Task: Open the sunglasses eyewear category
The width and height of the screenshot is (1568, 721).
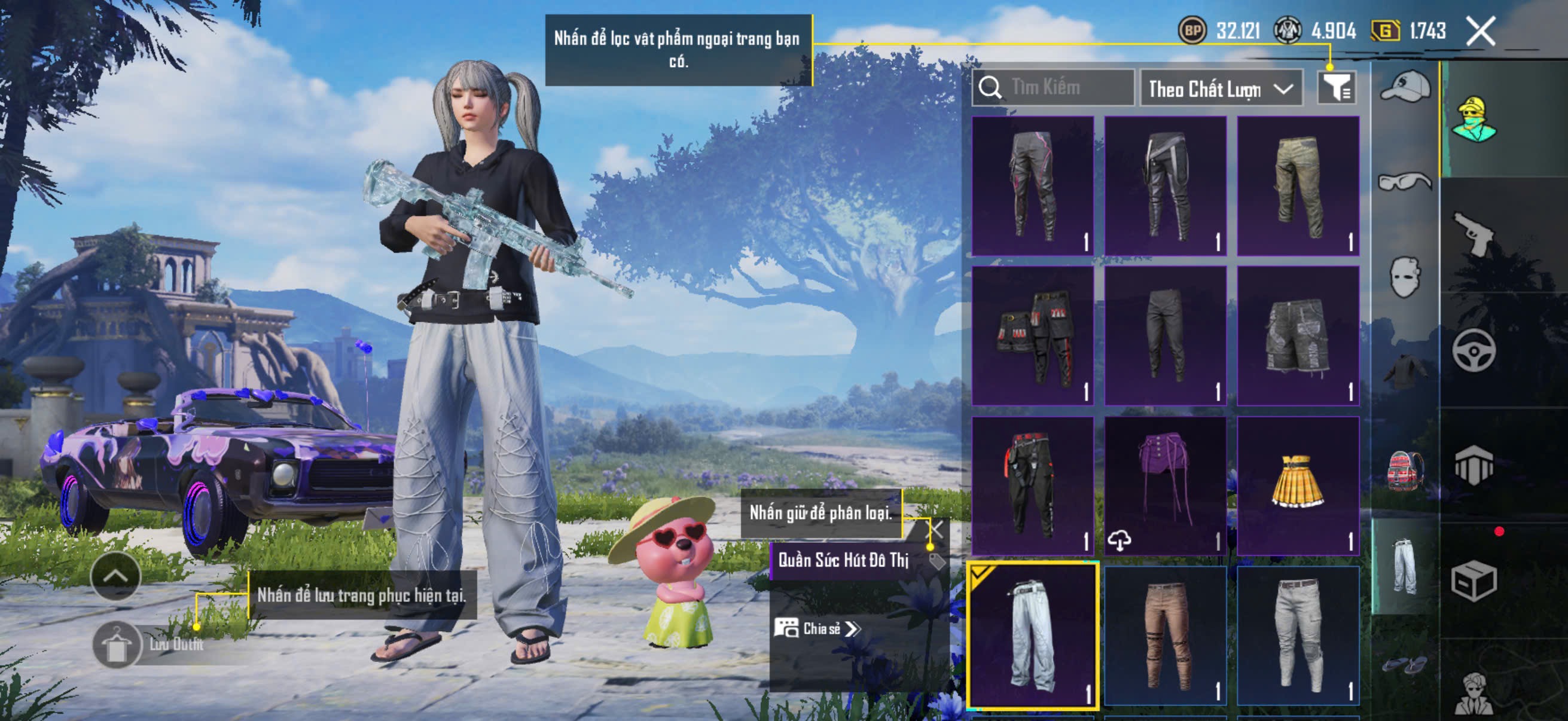Action: pyautogui.click(x=1405, y=181)
